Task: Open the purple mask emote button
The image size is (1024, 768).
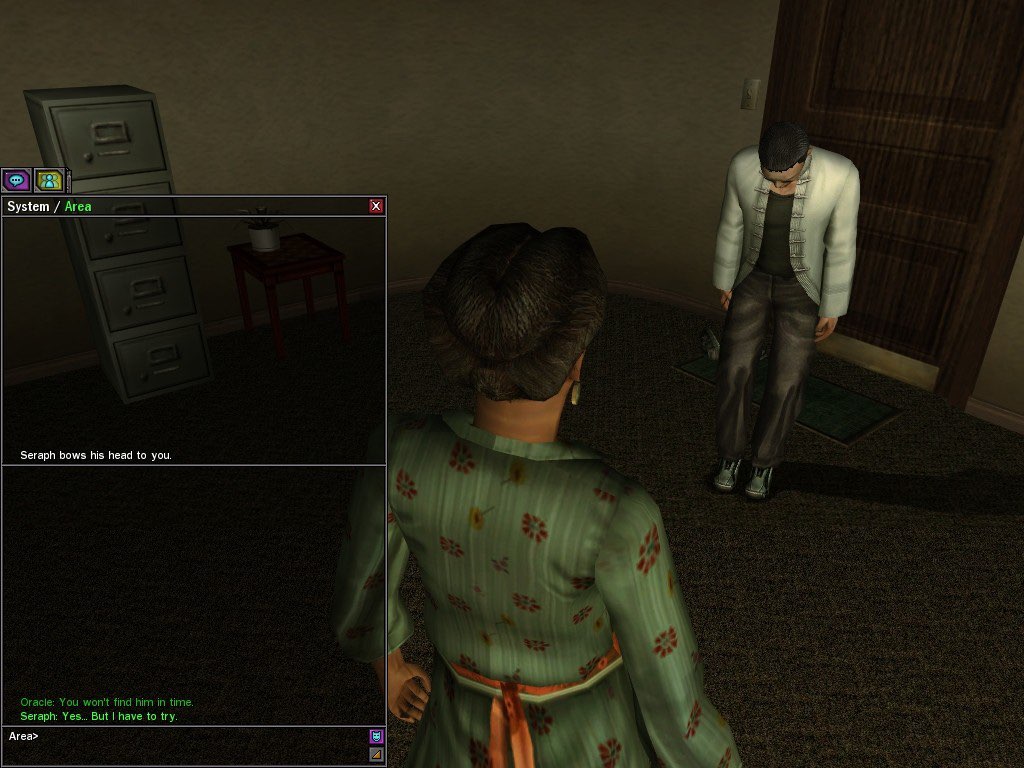Action: [x=376, y=737]
